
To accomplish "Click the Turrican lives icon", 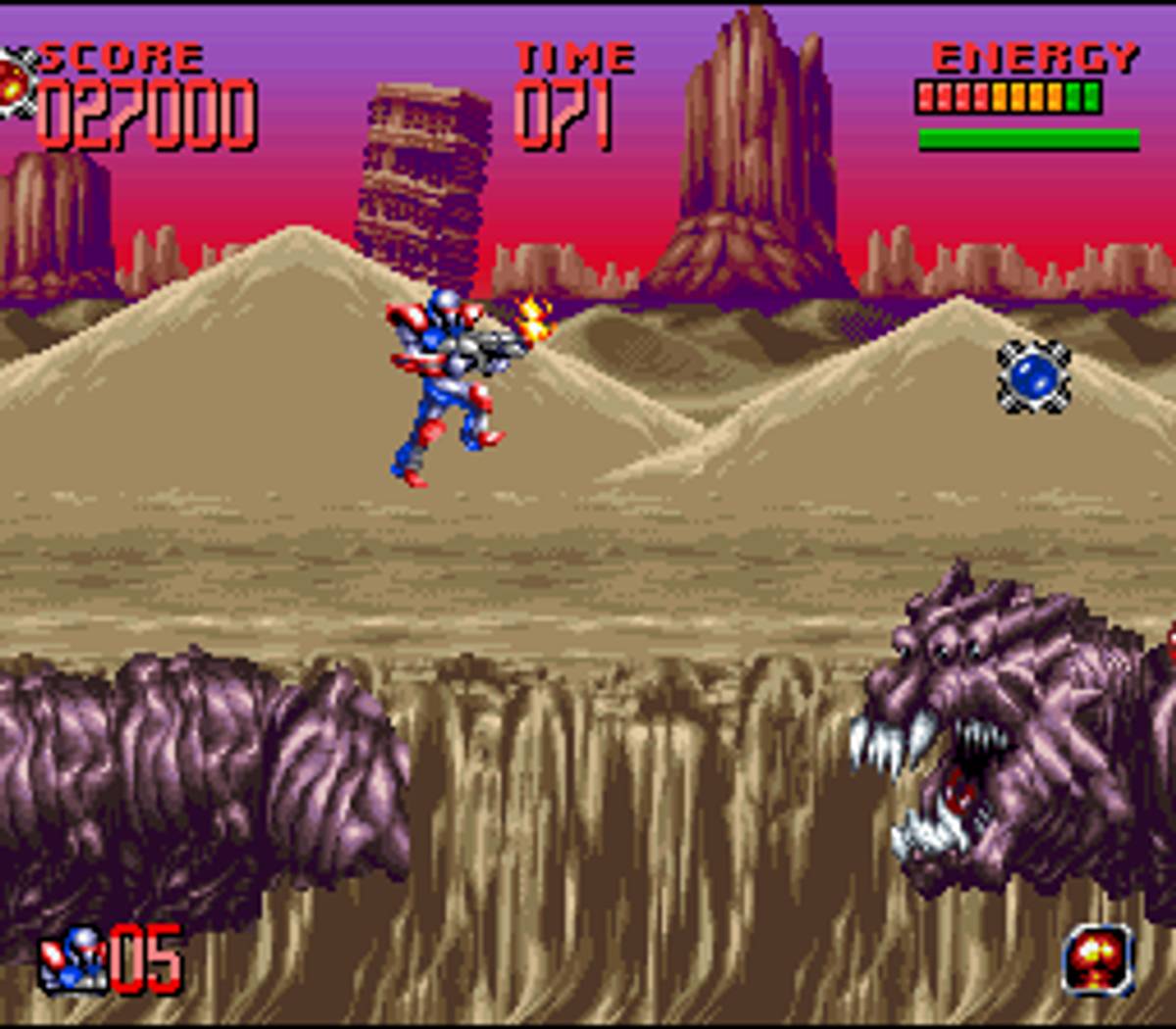I will (x=73, y=958).
